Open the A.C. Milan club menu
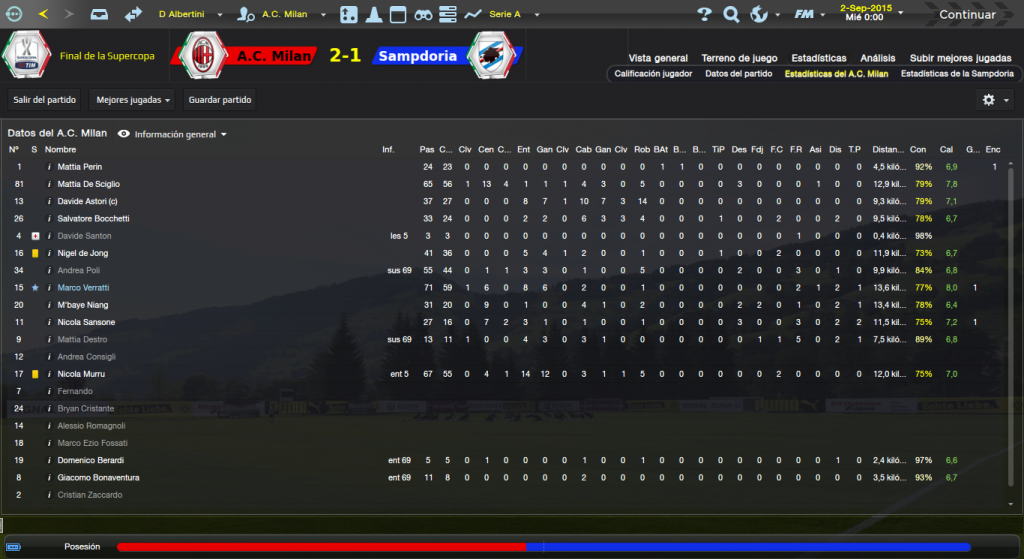Screen dimensions: 1024x559 290,15
